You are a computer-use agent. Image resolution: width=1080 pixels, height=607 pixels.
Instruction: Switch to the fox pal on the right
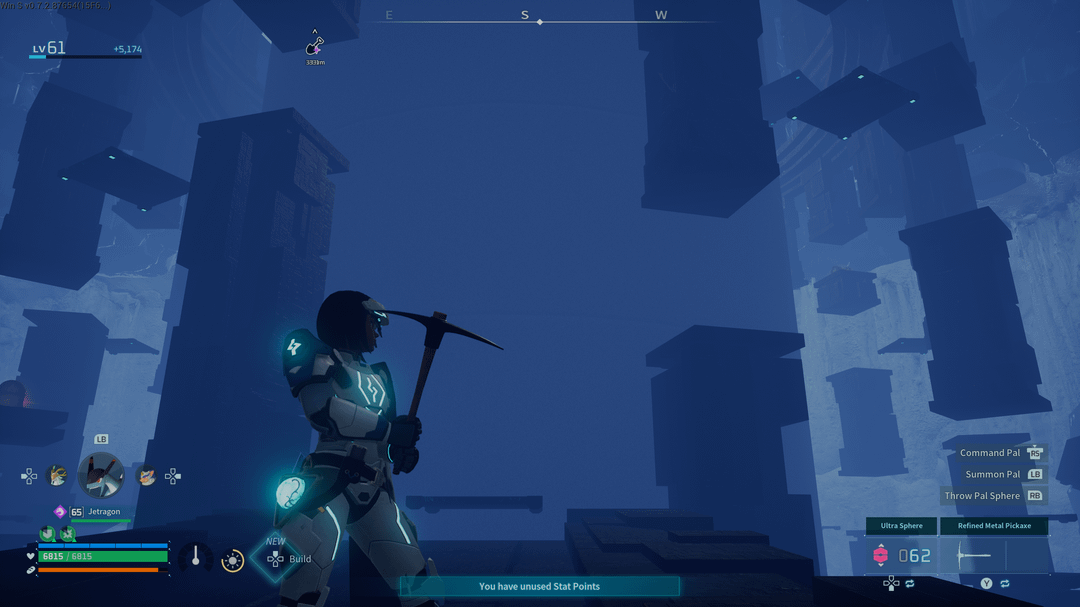[x=146, y=477]
